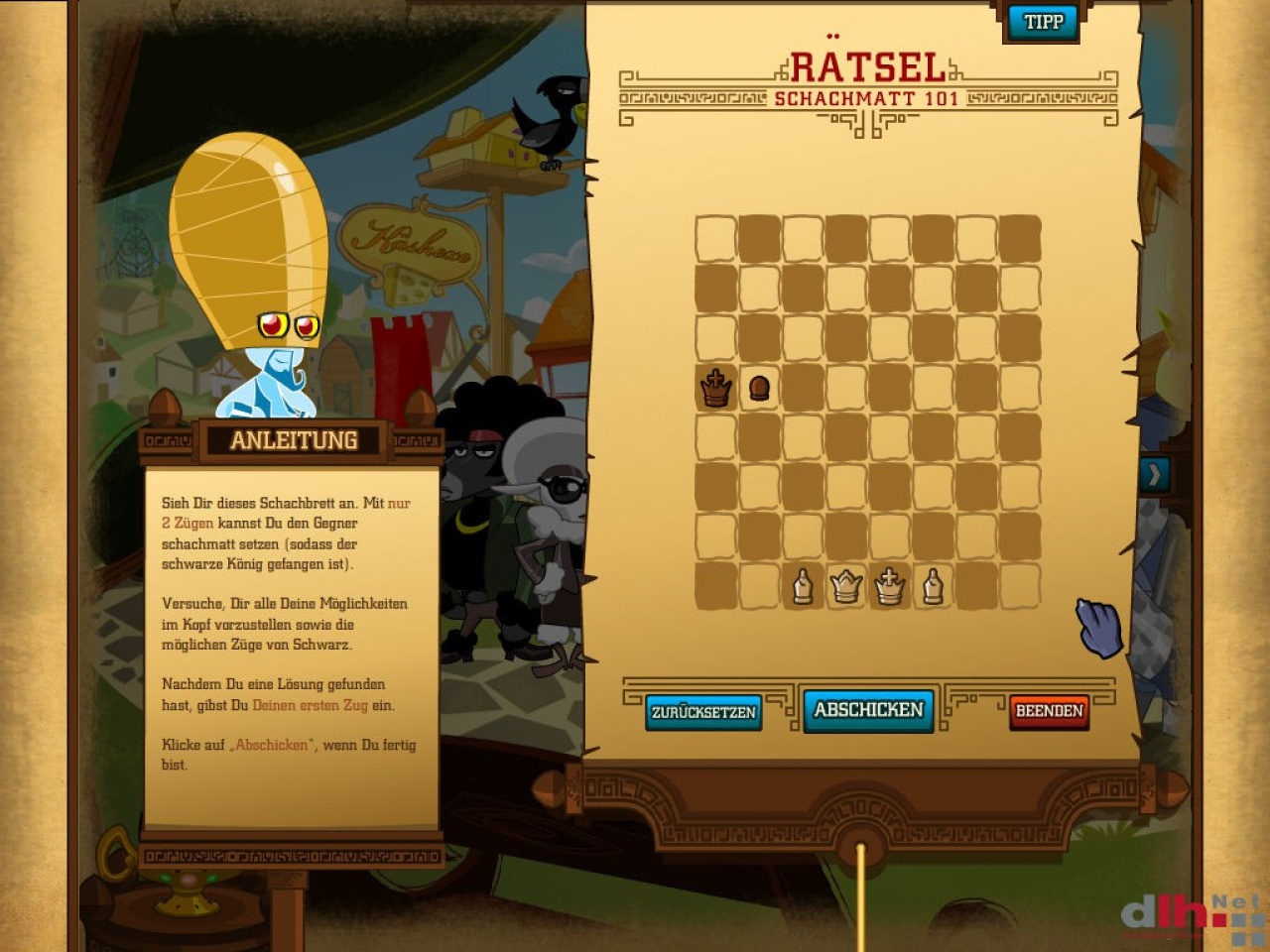
Task: Select the white bishop beside the white king
Action: coord(933,586)
